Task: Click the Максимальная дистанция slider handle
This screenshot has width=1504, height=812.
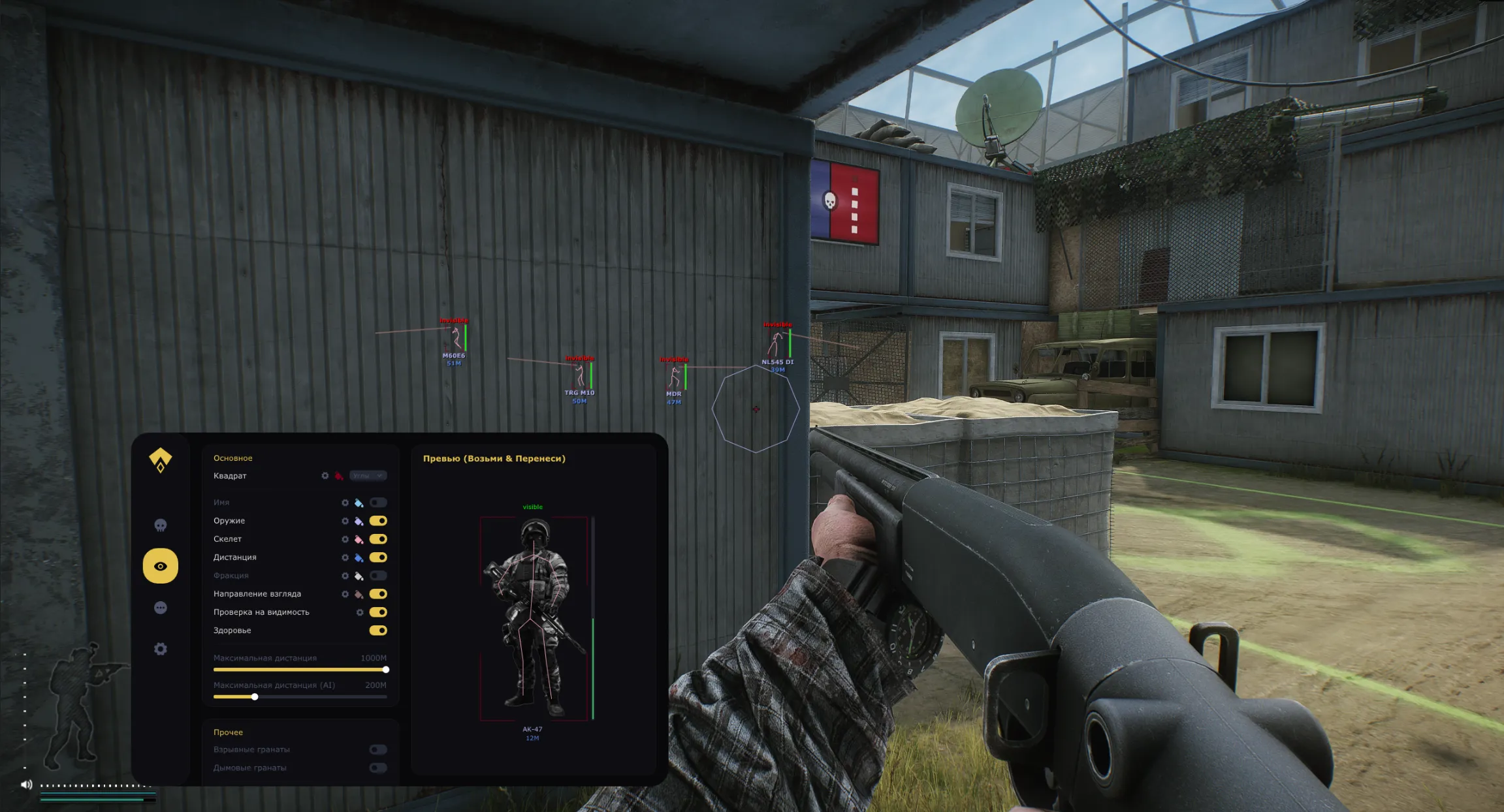Action: 385,669
